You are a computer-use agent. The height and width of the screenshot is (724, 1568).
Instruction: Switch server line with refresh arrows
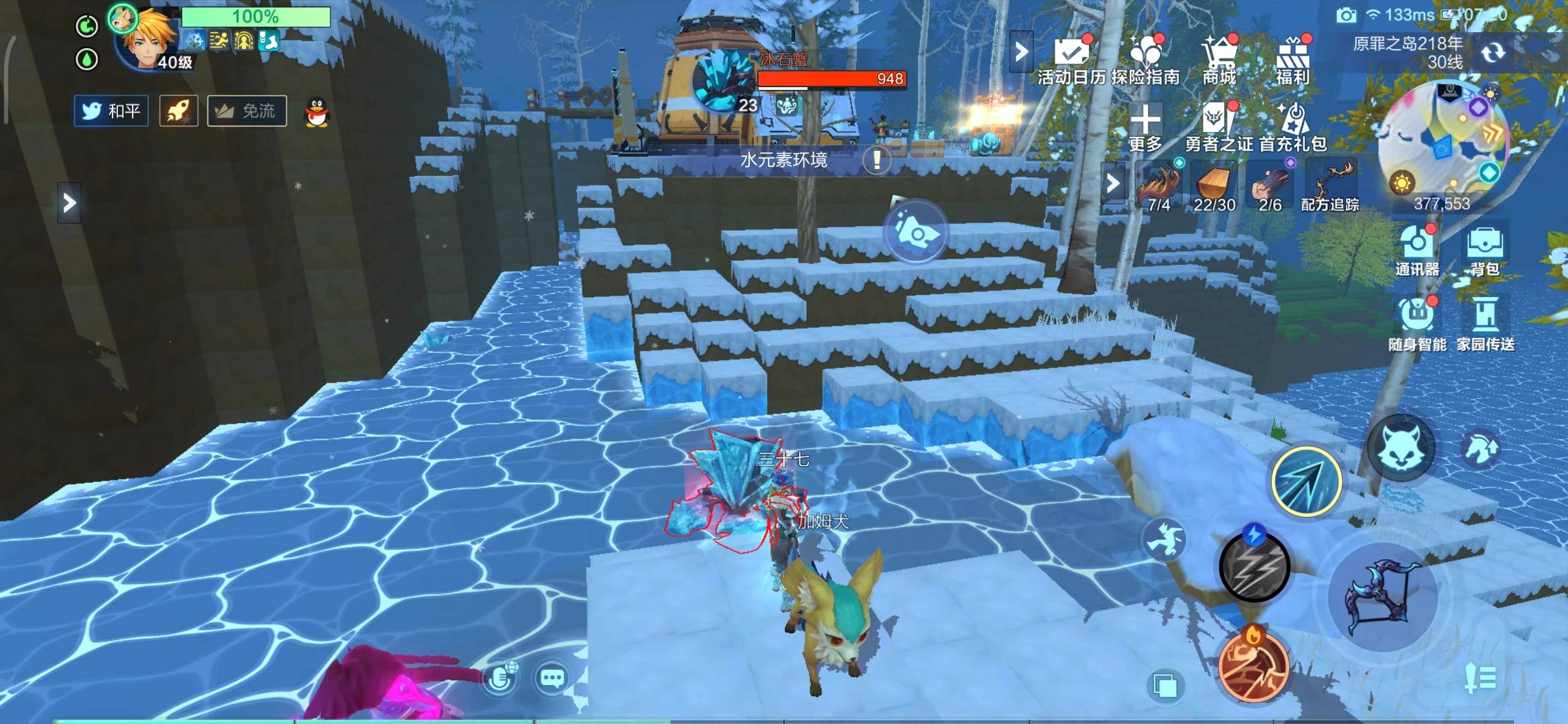pos(1493,52)
